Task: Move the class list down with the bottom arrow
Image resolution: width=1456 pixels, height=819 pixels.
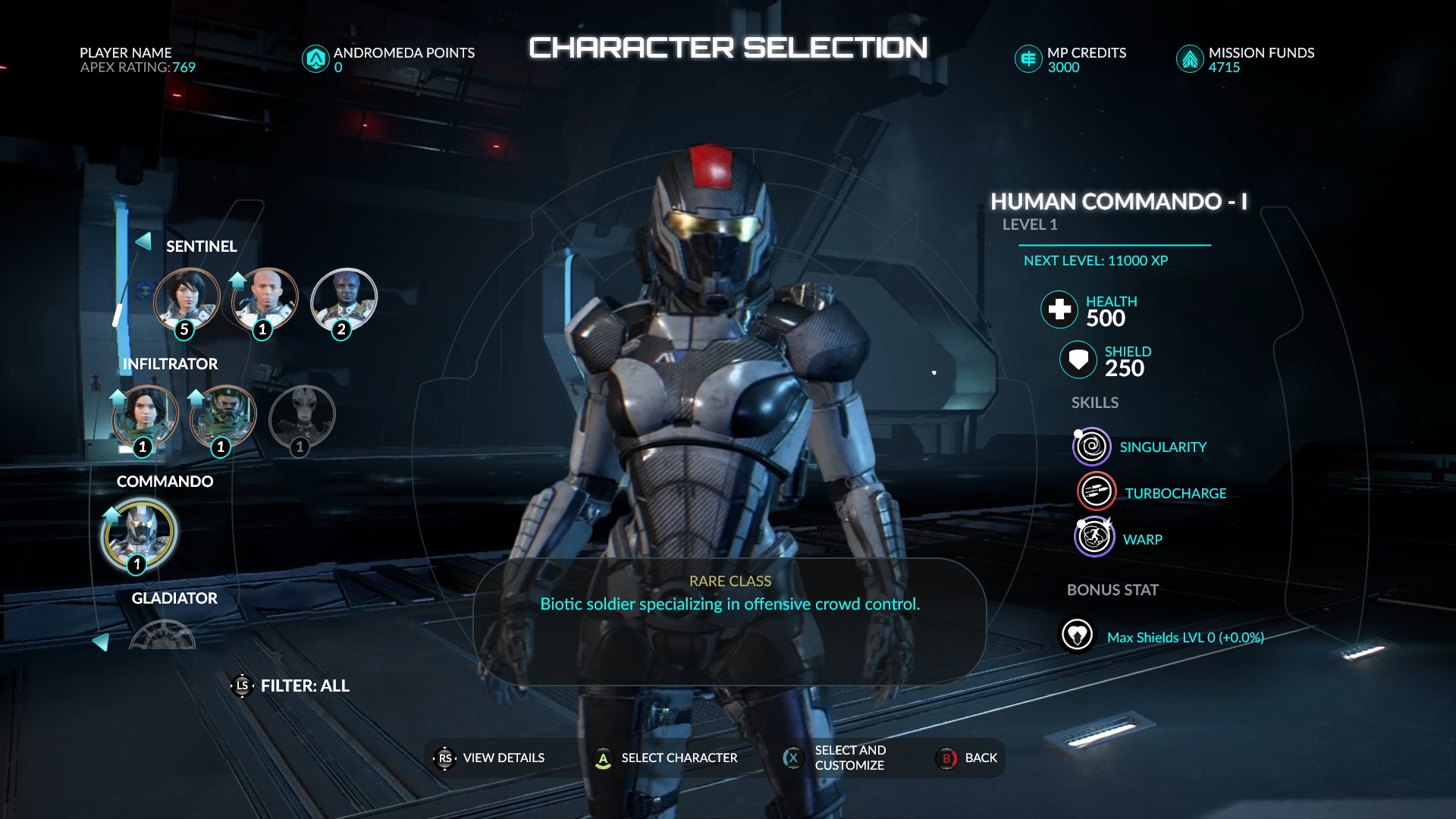Action: click(101, 642)
